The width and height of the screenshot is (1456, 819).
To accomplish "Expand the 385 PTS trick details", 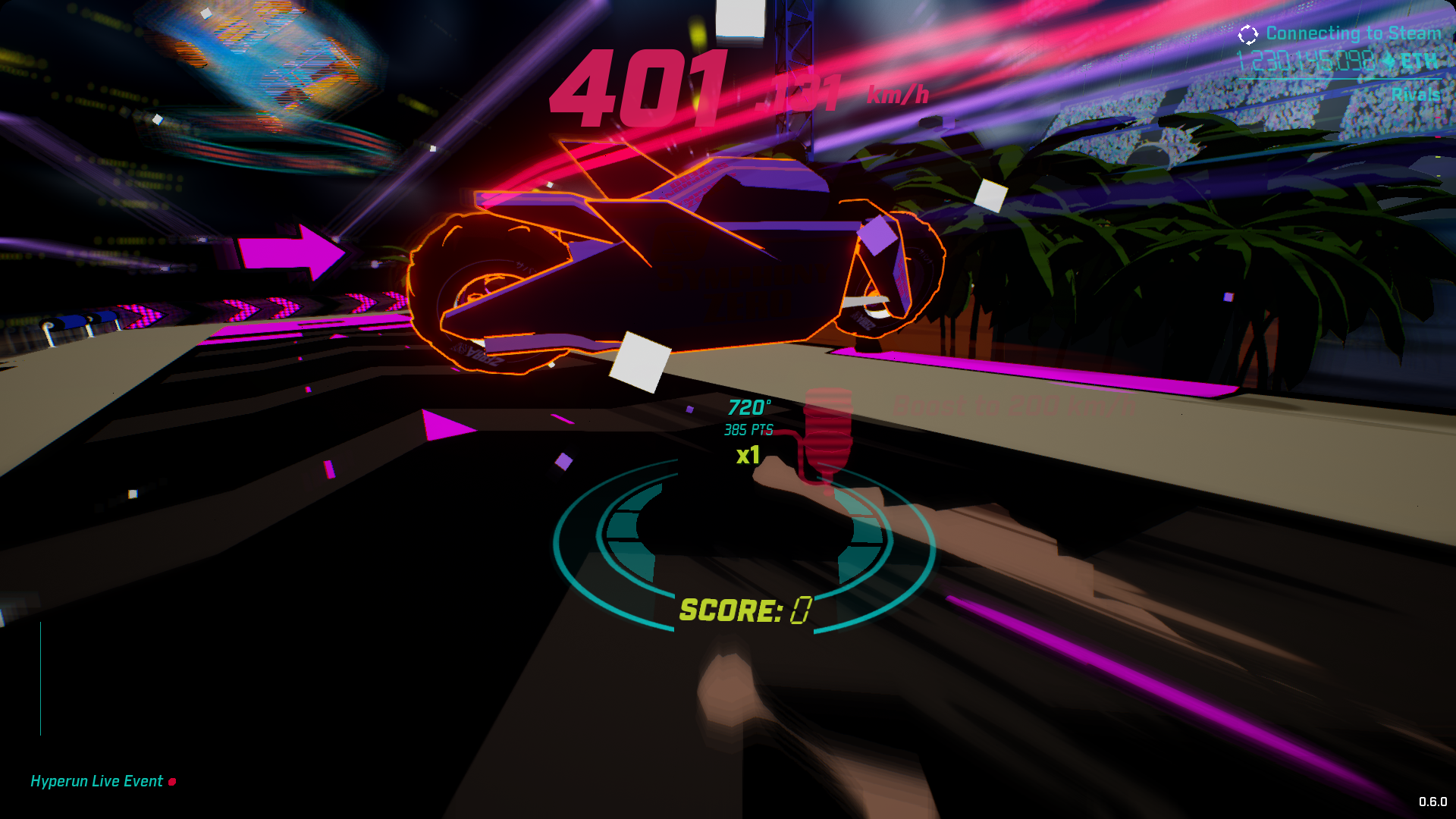I will [747, 430].
